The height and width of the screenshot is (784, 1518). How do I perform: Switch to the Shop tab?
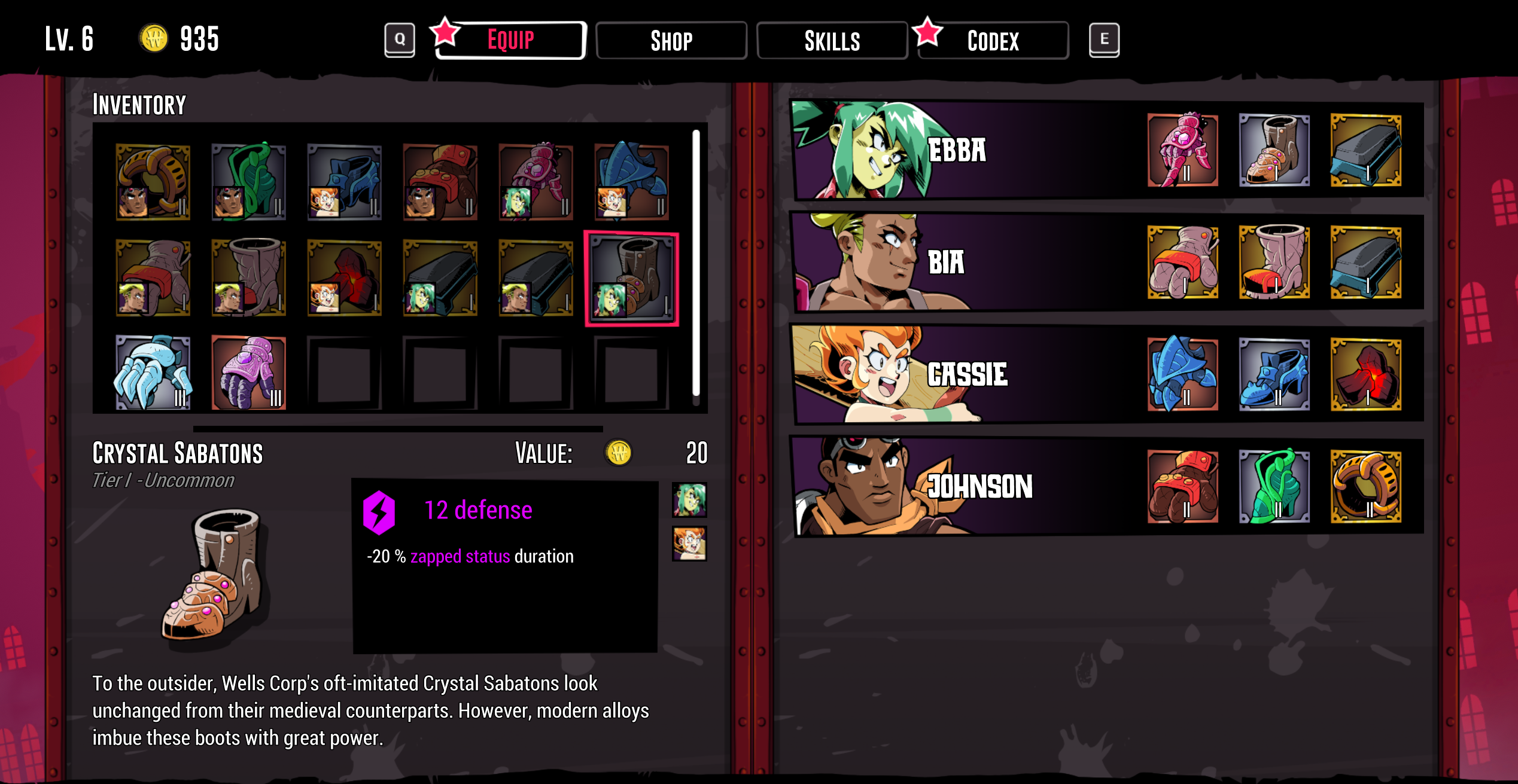point(671,41)
